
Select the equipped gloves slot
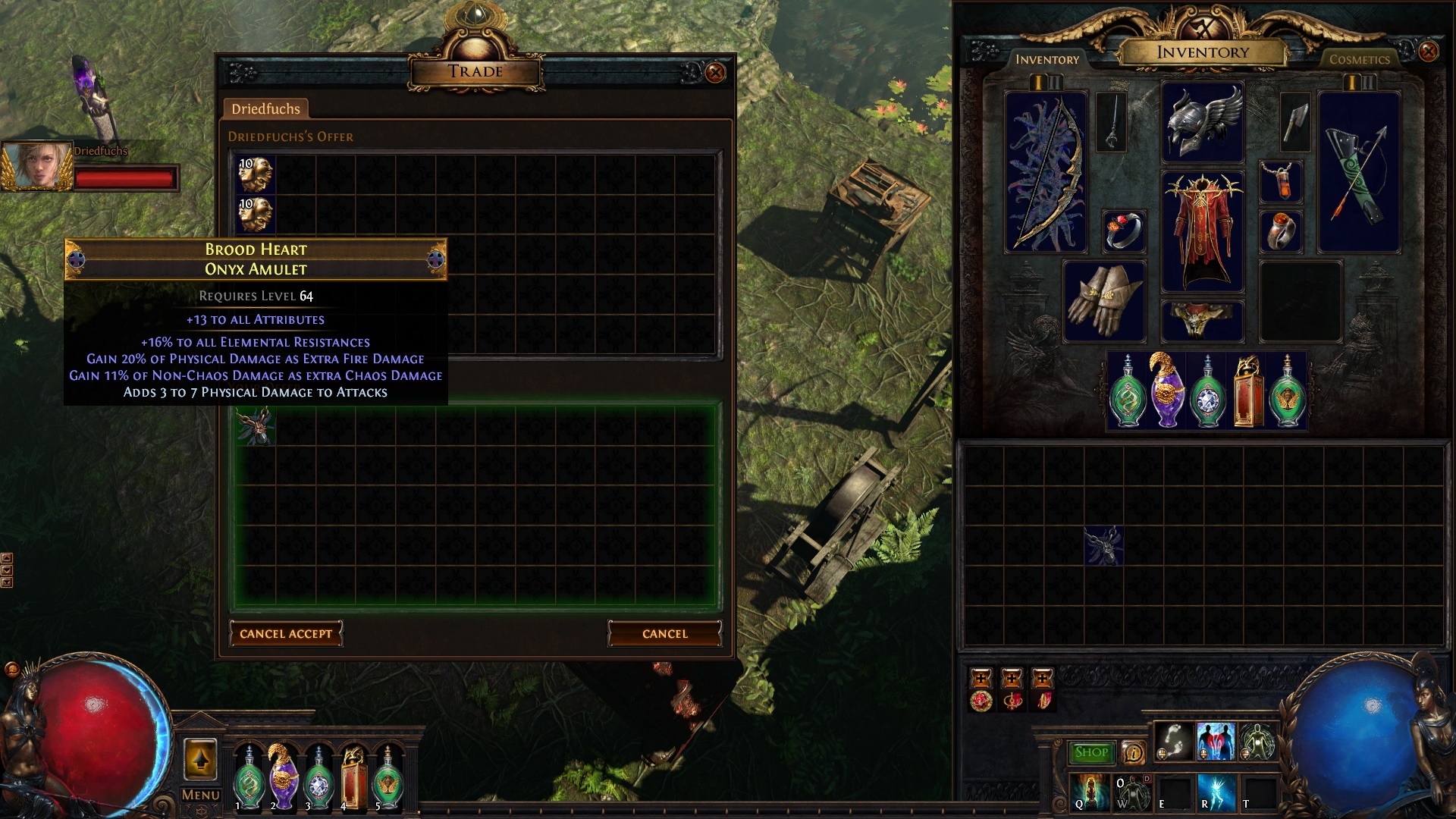(1103, 301)
